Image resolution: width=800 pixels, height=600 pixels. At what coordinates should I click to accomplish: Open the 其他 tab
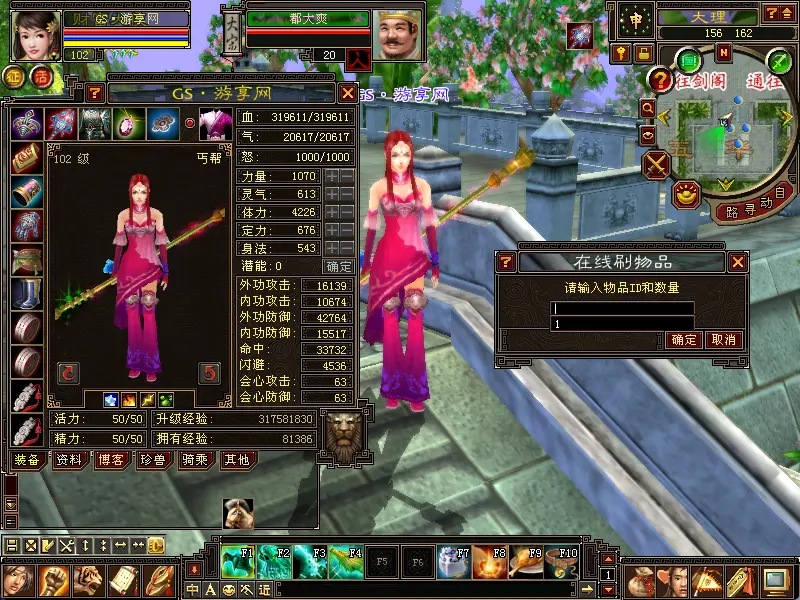[x=236, y=460]
